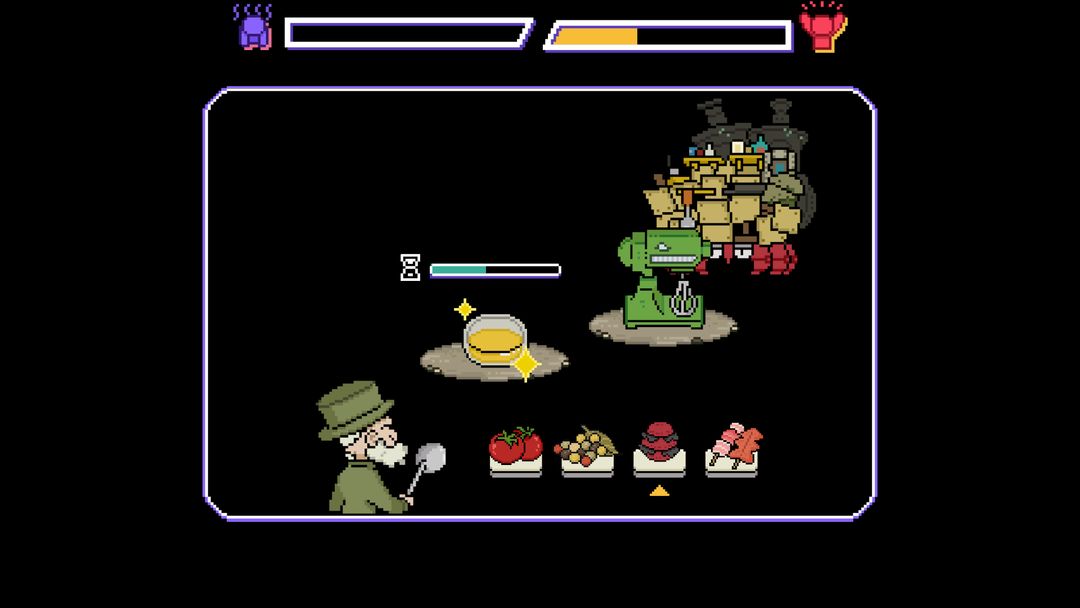The width and height of the screenshot is (1080, 608).
Task: Pick the stacked red patties ingredient
Action: click(659, 447)
